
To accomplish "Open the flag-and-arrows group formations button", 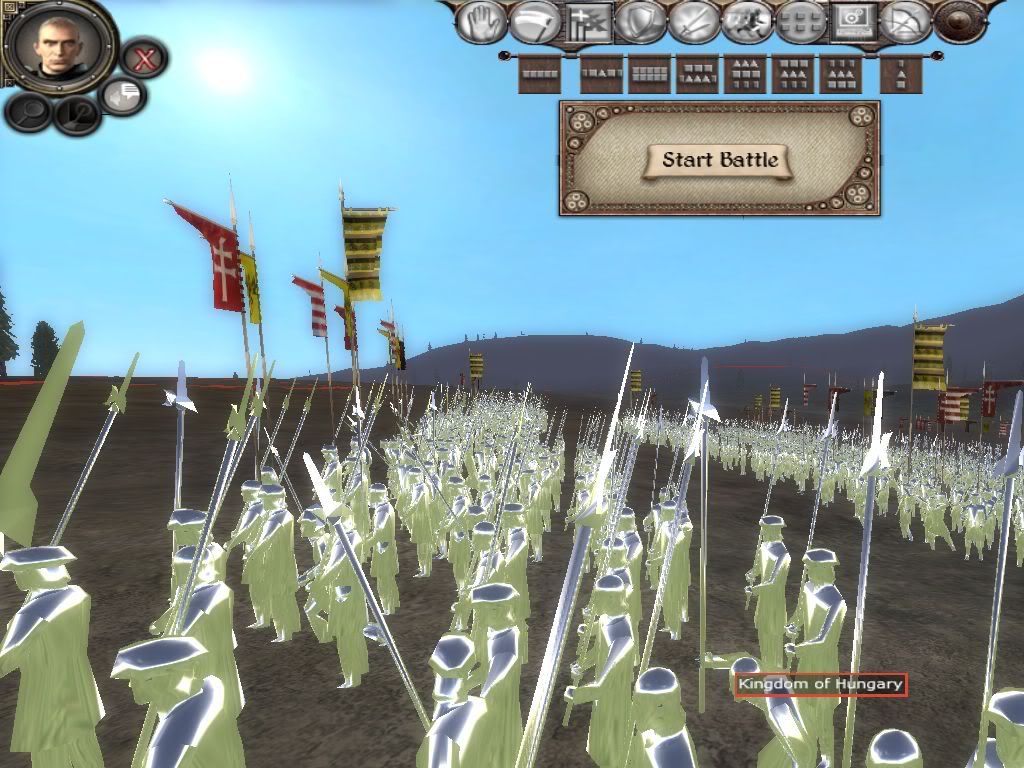I will 588,22.
